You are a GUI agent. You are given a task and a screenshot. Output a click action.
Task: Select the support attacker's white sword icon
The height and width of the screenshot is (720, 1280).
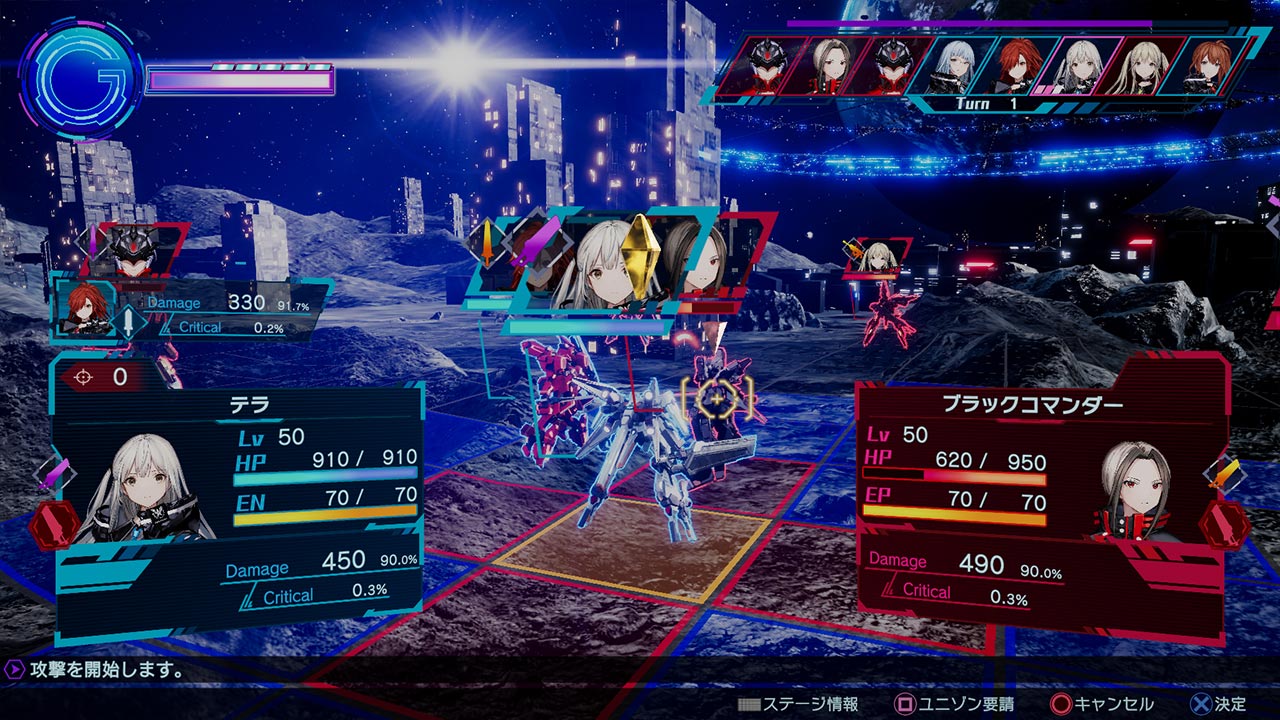click(130, 321)
